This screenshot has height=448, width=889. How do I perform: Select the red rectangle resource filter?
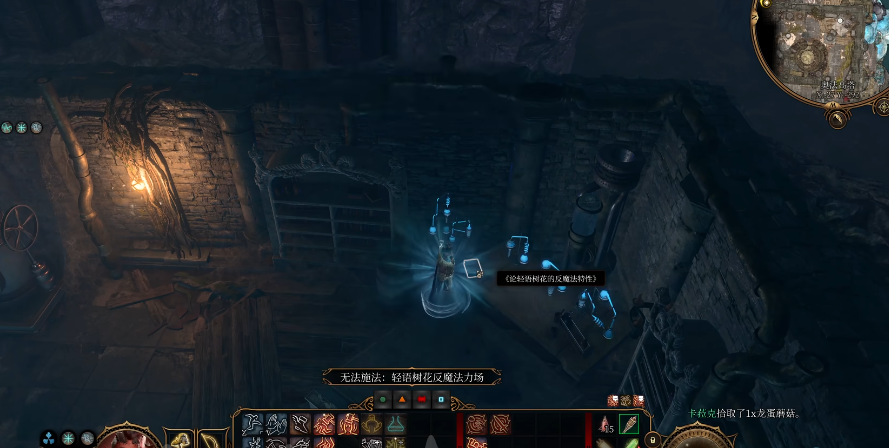pyautogui.click(x=421, y=400)
